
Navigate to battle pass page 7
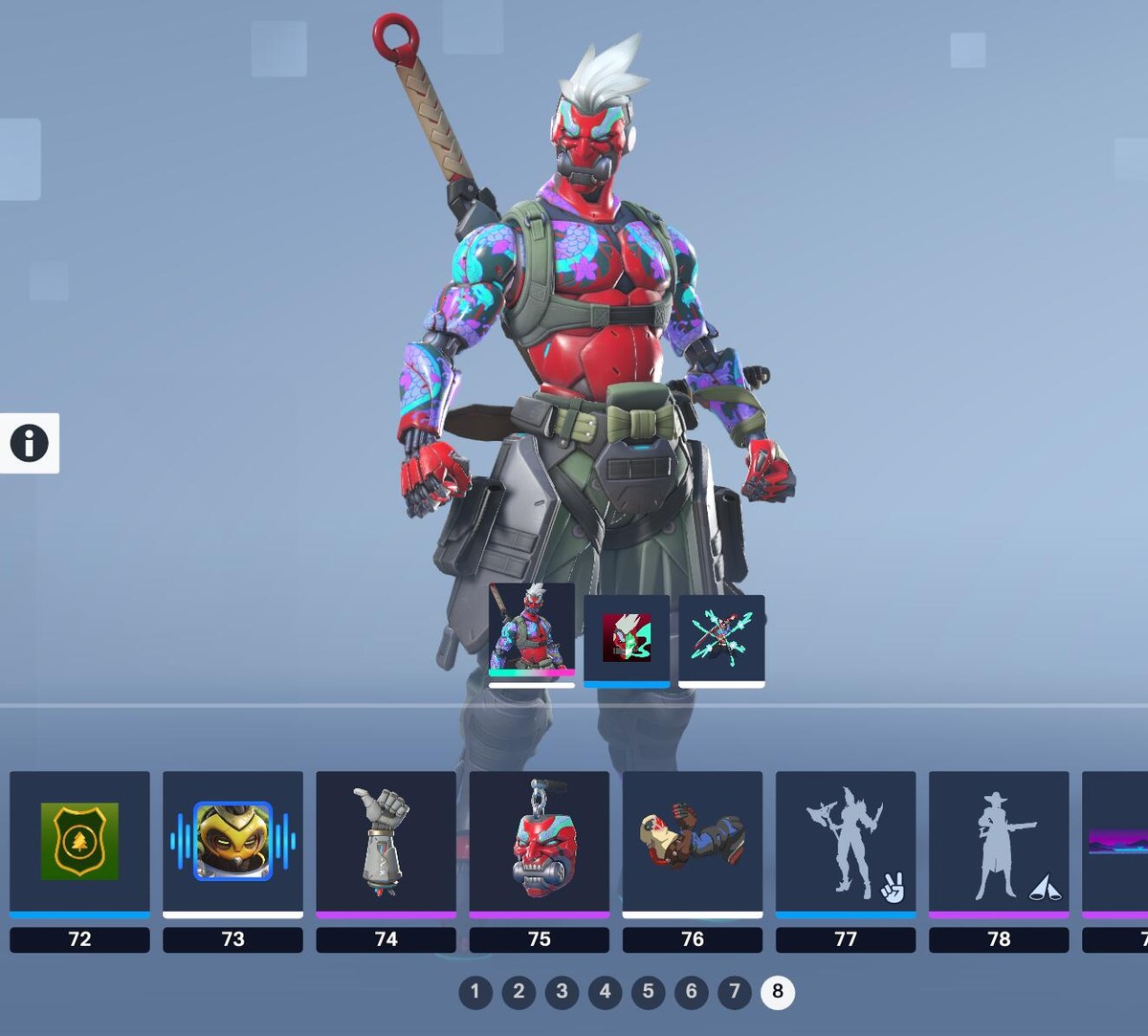coord(735,992)
